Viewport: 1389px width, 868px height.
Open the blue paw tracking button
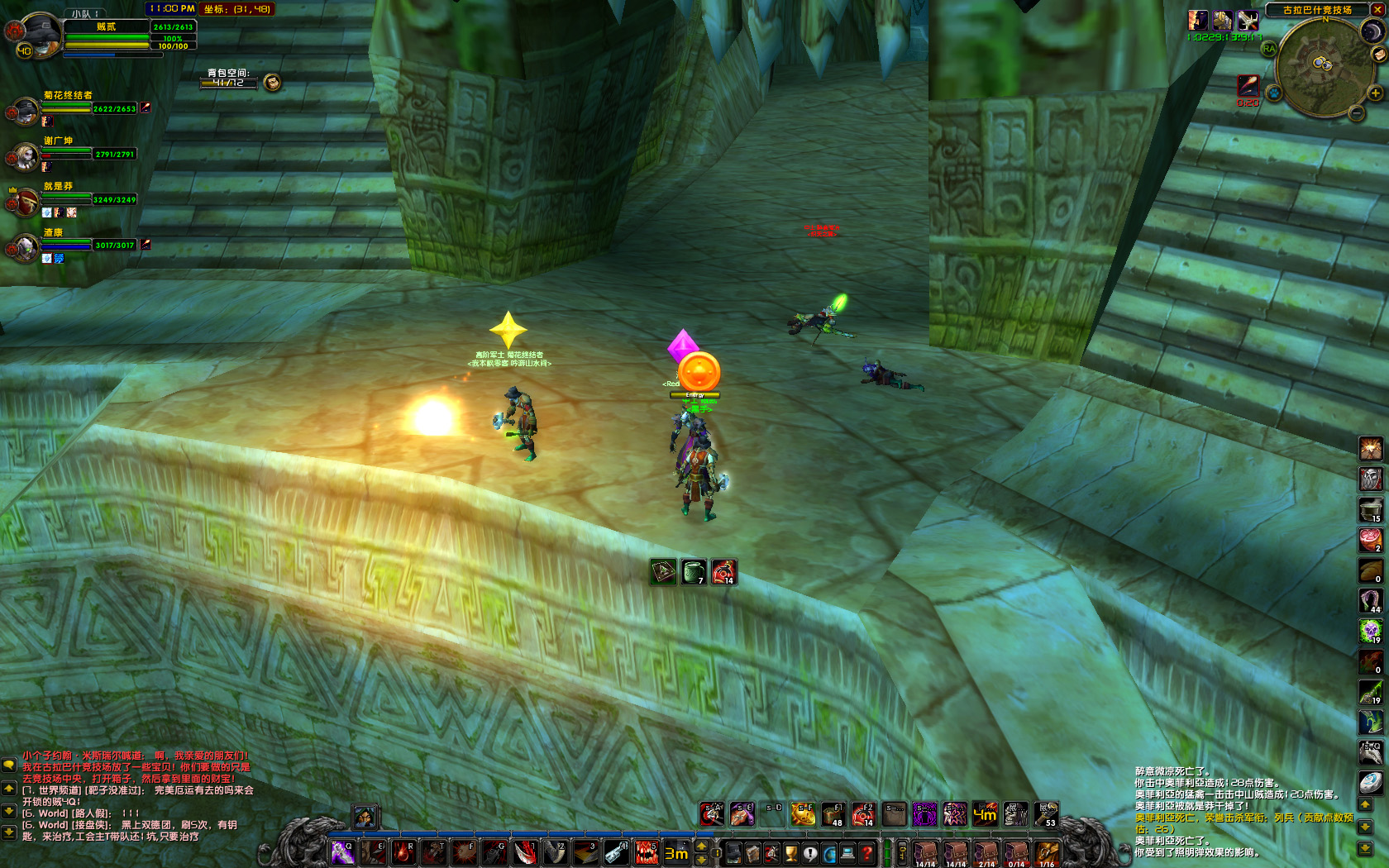coord(1274,93)
